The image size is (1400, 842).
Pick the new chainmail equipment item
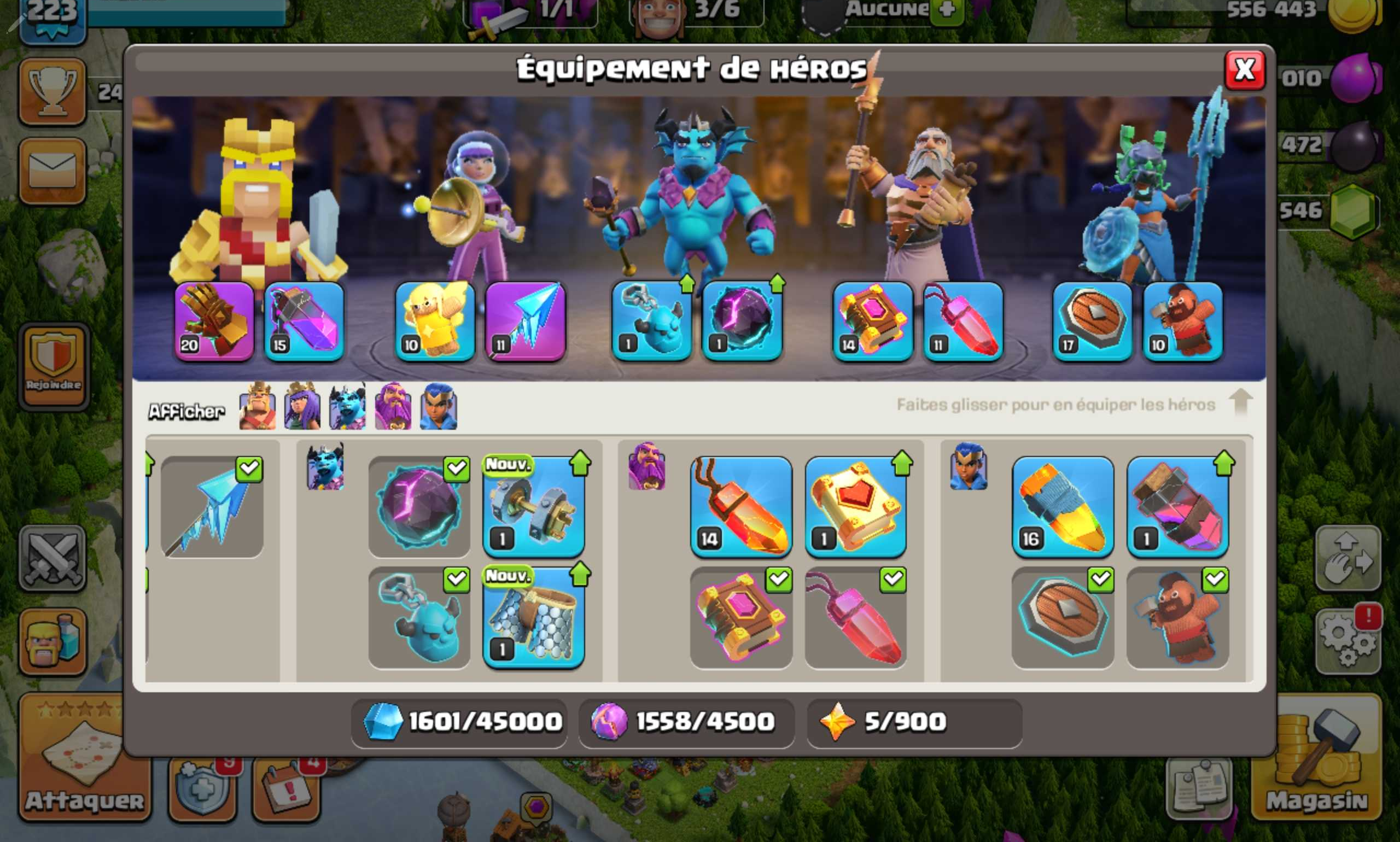533,617
